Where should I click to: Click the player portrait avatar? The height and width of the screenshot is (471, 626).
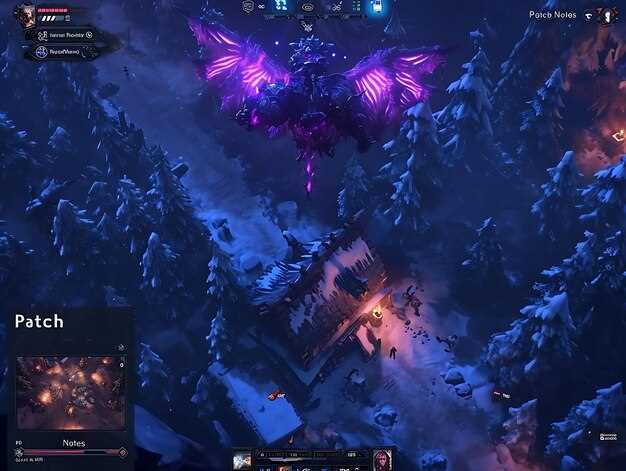coord(25,15)
